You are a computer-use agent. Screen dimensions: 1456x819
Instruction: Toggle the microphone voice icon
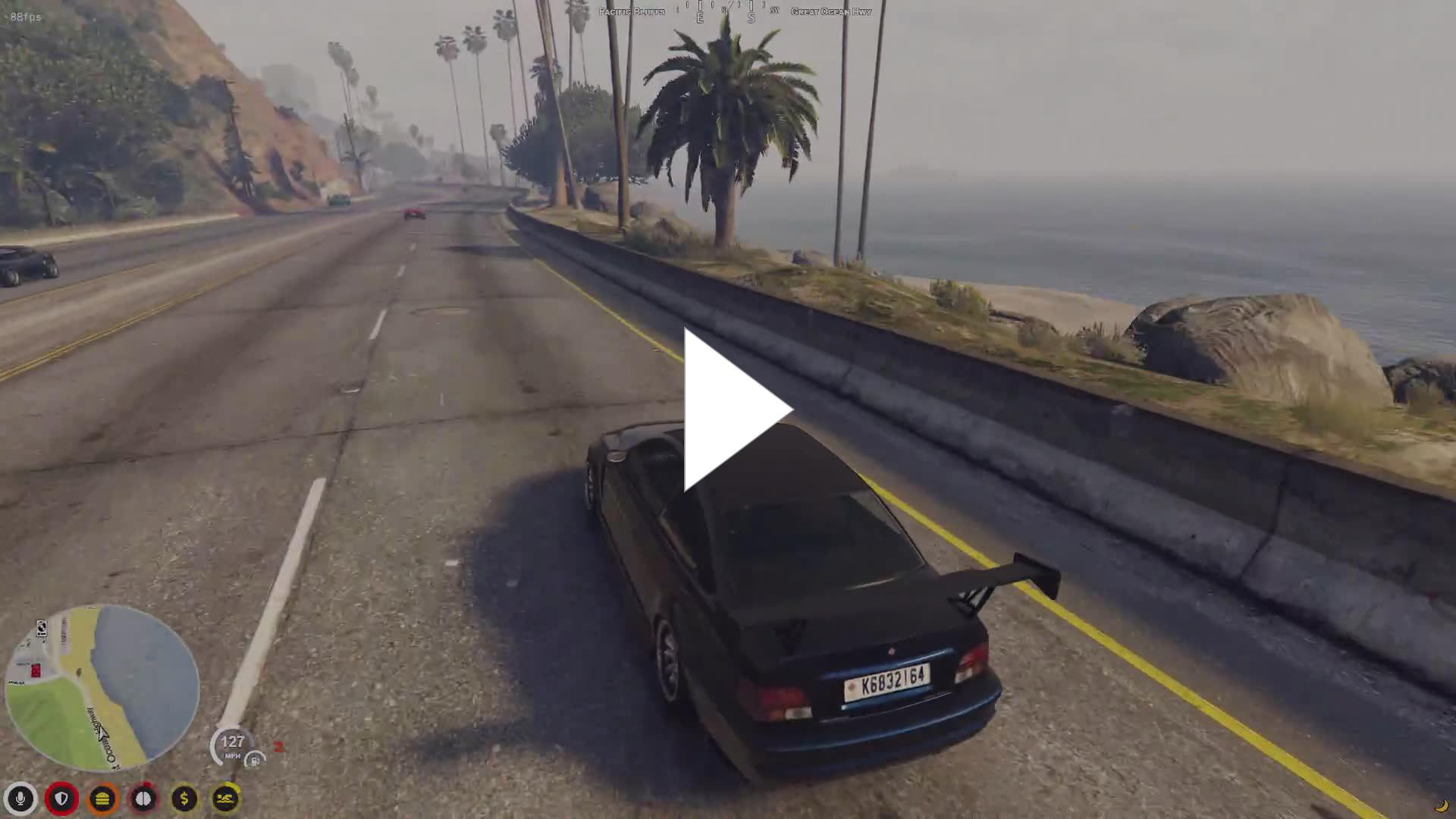click(20, 799)
